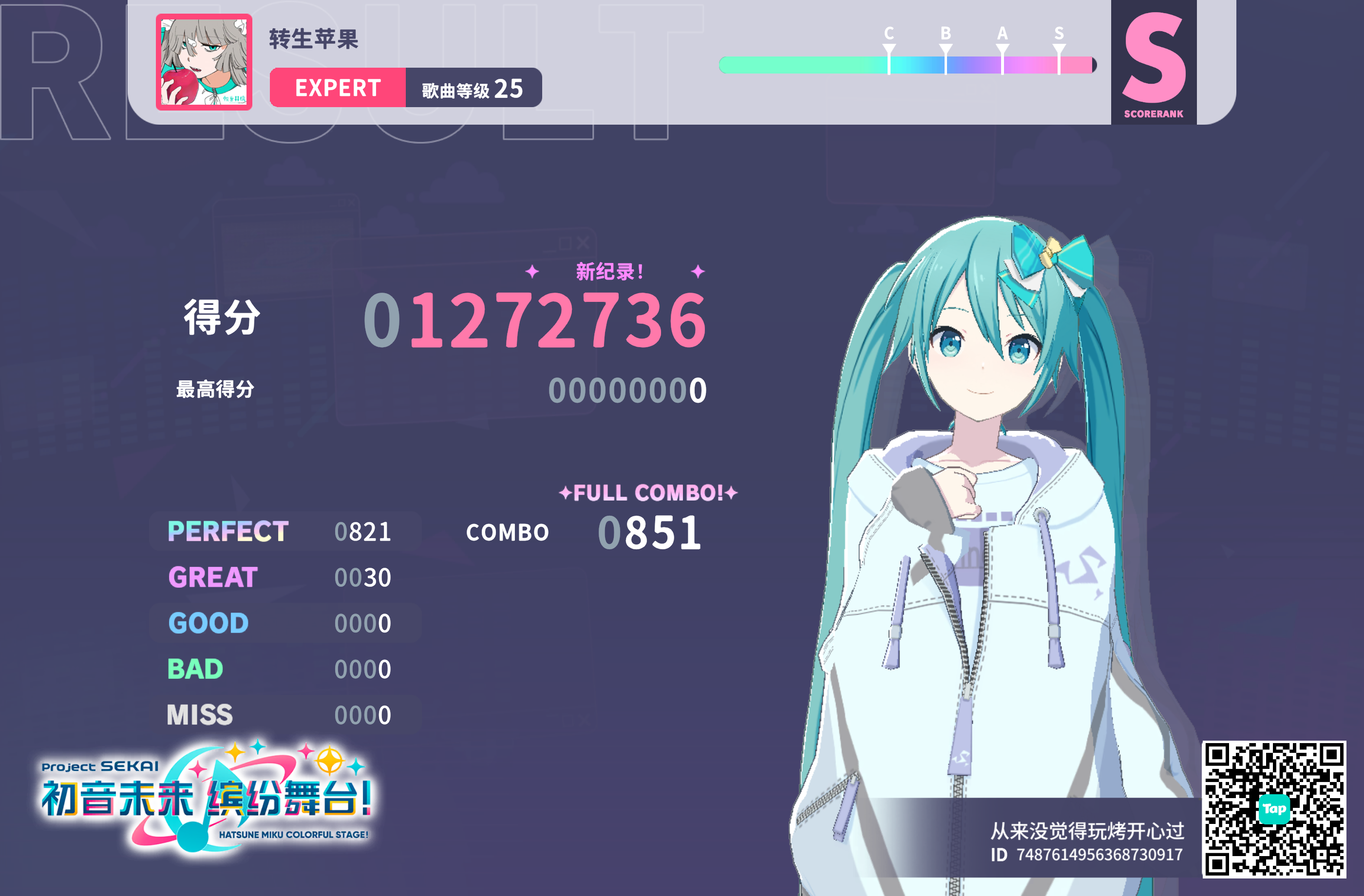This screenshot has height=896, width=1364.
Task: Expand the S marker on the rank bar
Action: click(x=1059, y=48)
